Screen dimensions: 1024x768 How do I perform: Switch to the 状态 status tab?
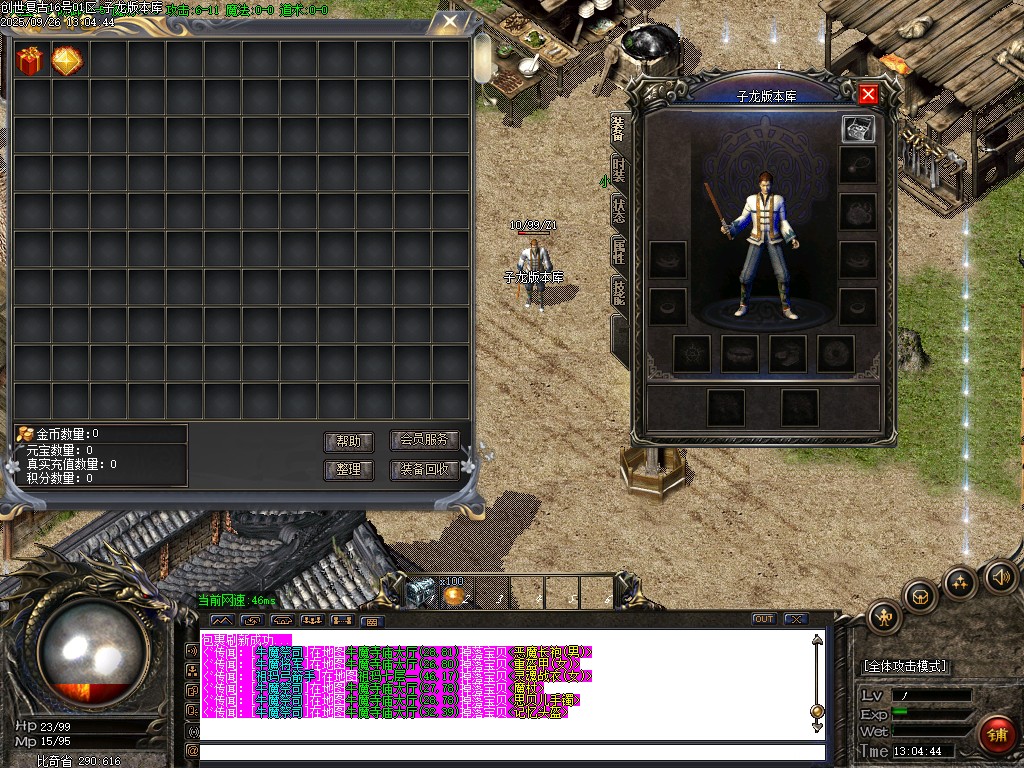619,211
